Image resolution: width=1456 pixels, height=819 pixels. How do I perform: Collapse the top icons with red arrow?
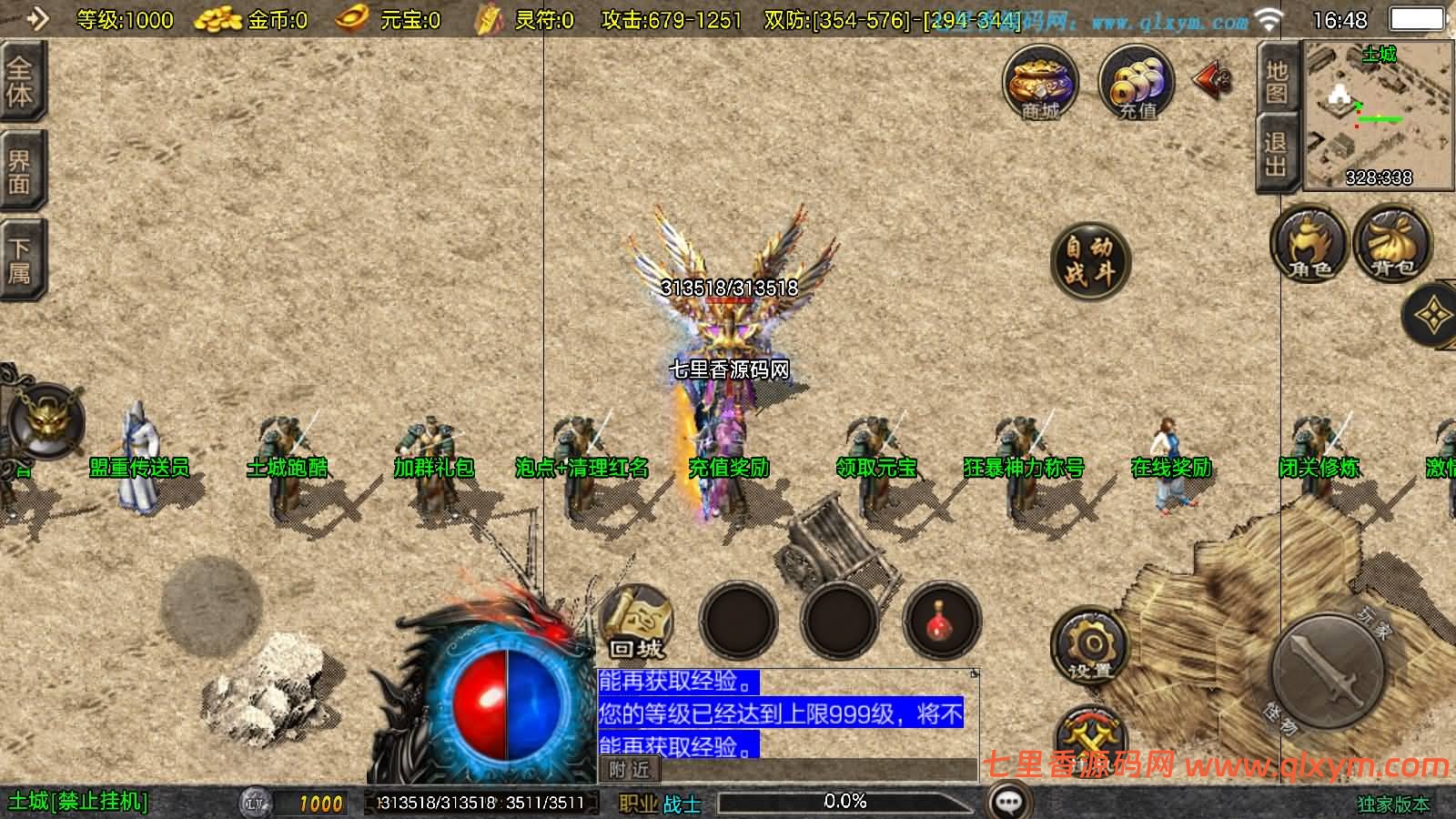[1213, 80]
